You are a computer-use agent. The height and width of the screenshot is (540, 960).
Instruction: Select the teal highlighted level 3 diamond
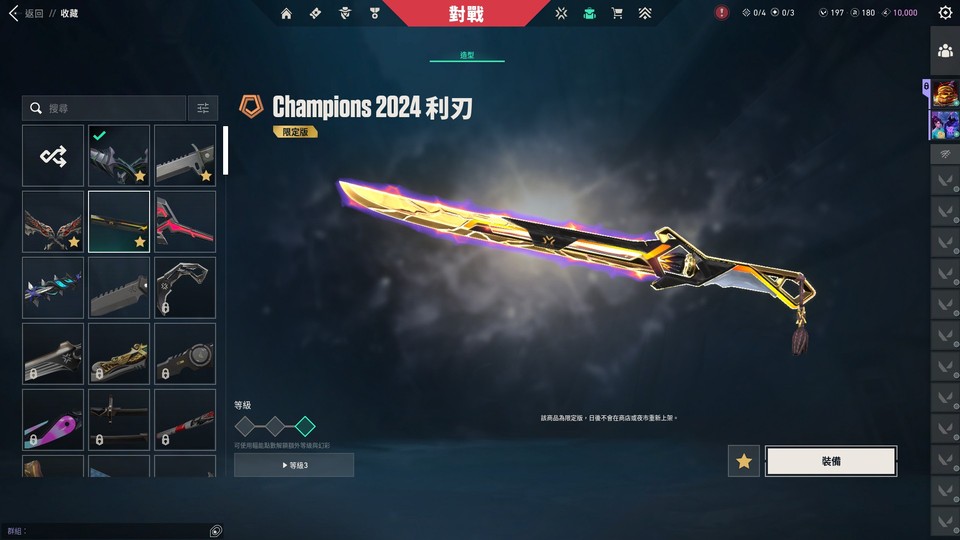[x=305, y=427]
